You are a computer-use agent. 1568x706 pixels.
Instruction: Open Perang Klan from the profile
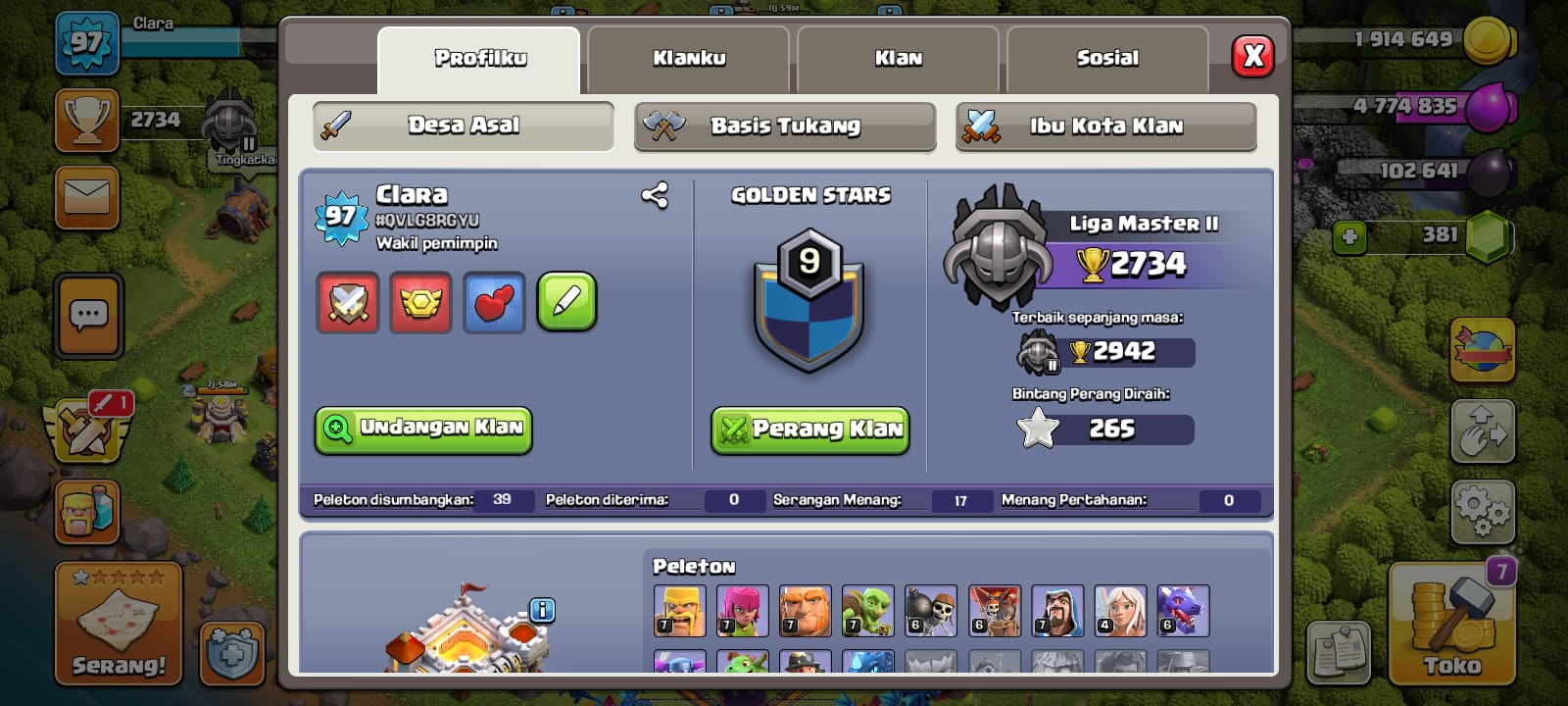coord(810,429)
